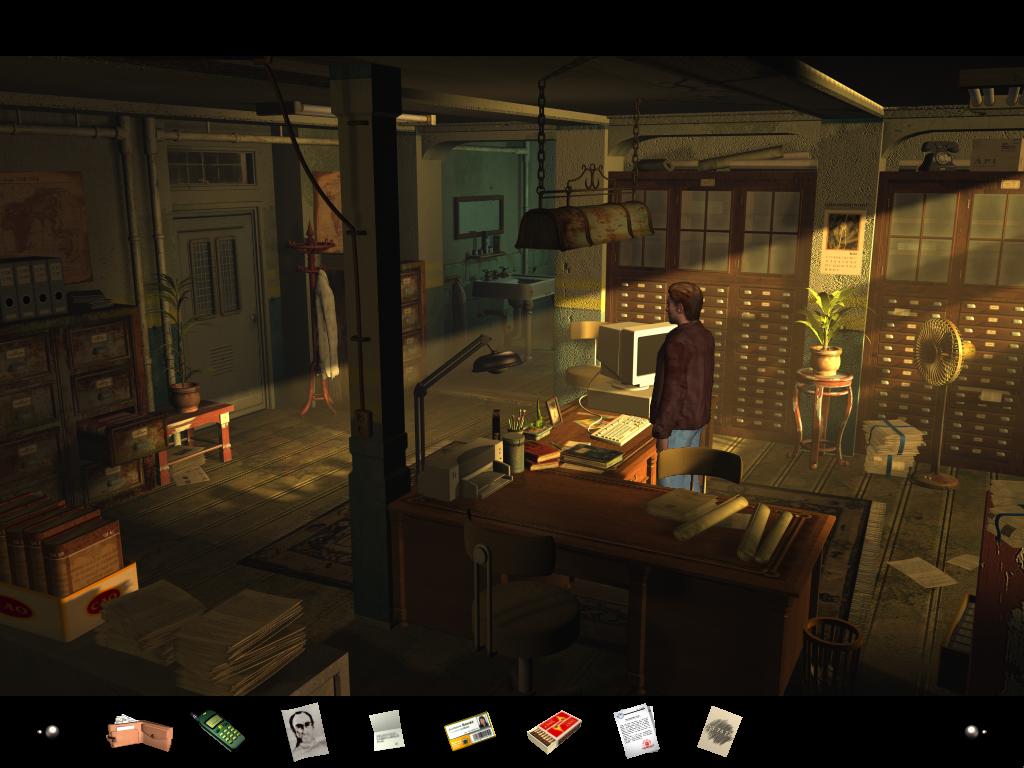Choose the portrait sketch of a man
The height and width of the screenshot is (768, 1024).
[304, 730]
